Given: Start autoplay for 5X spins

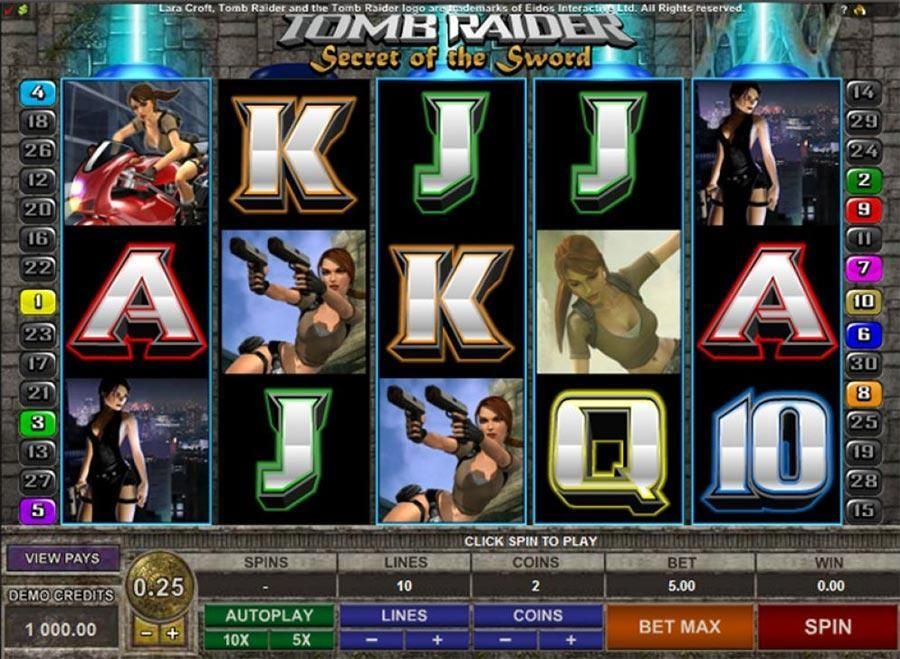Looking at the screenshot, I should tap(302, 639).
